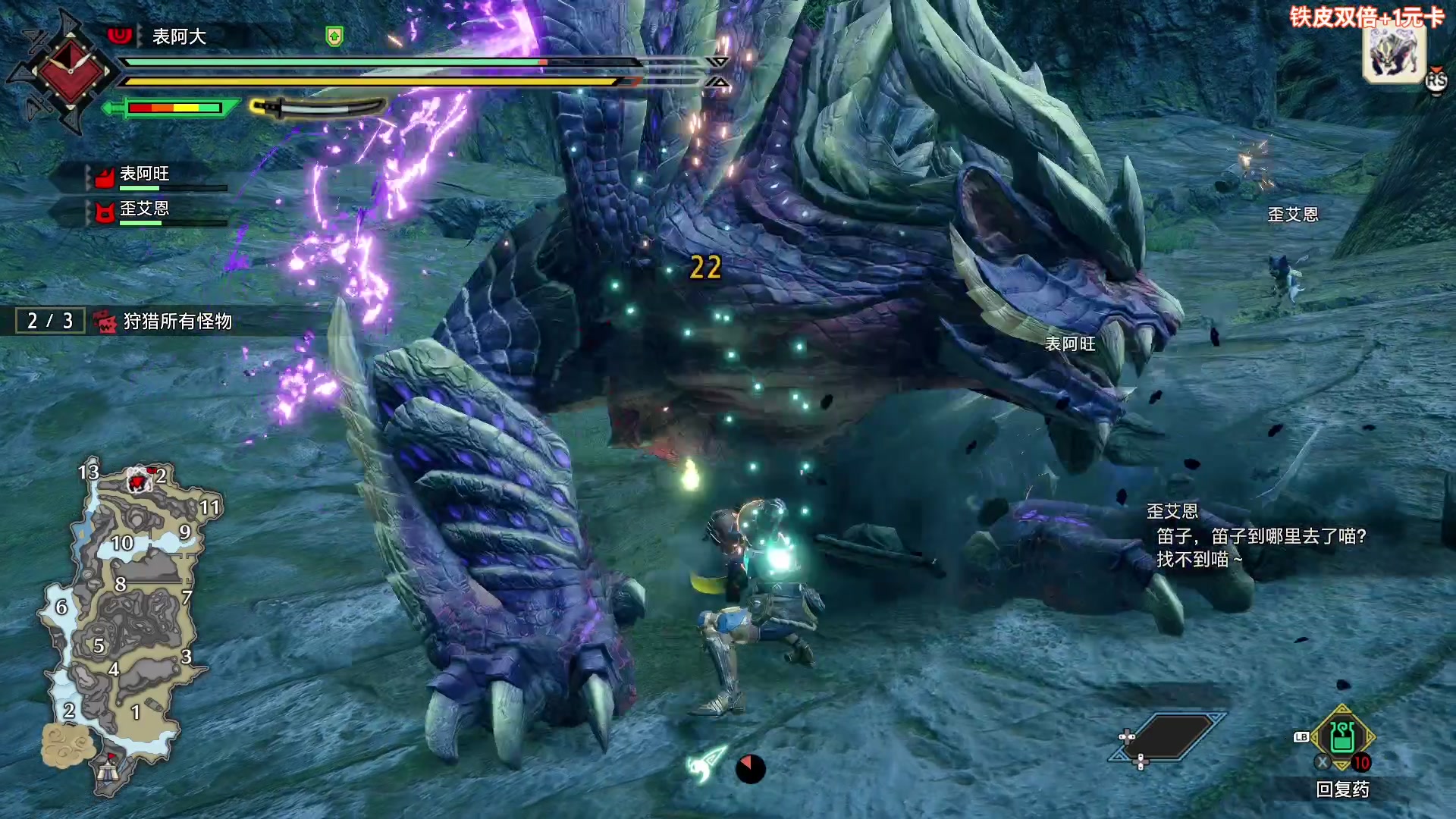
Task: Click the camp tent marker on minimap
Action: (x=108, y=771)
